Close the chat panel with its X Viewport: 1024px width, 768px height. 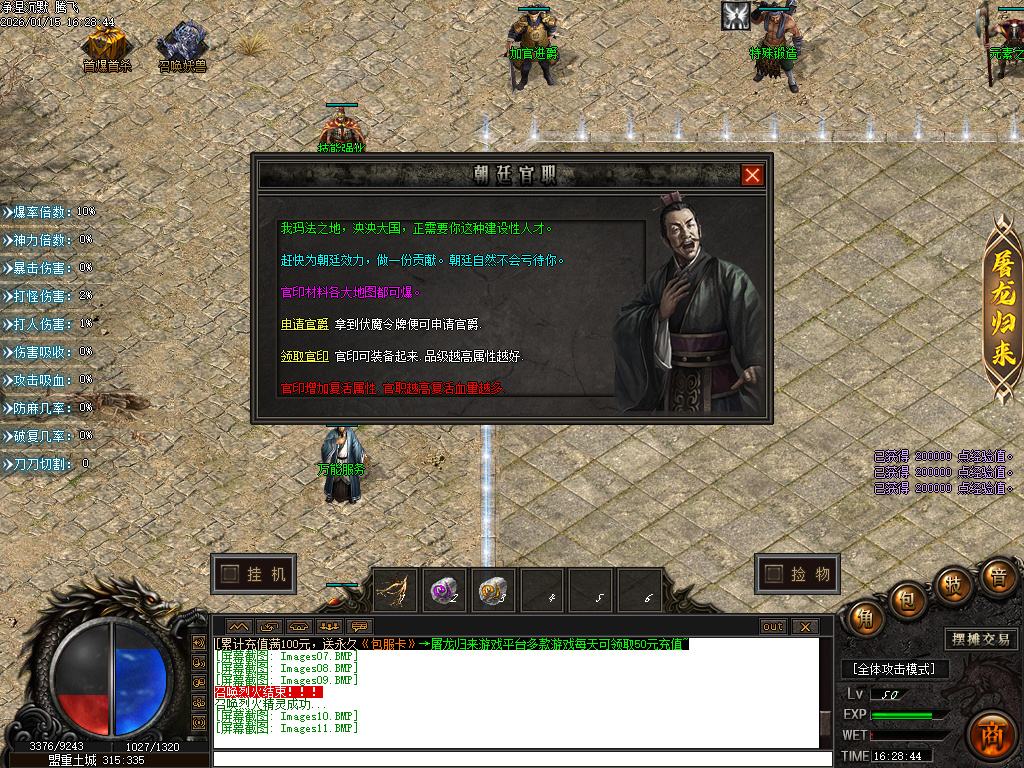click(x=804, y=627)
